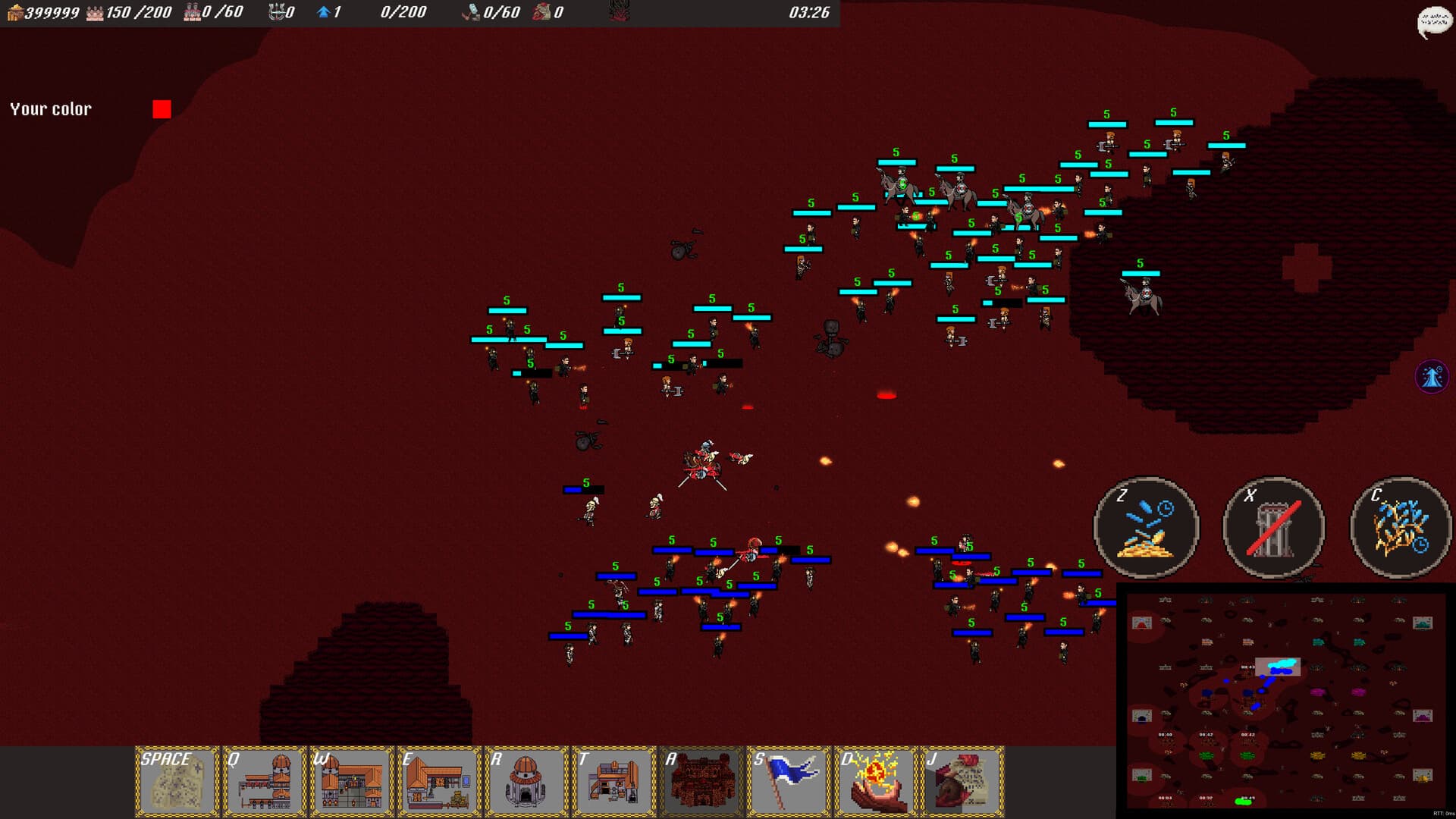Choose the E marketplace build icon

pos(438,781)
